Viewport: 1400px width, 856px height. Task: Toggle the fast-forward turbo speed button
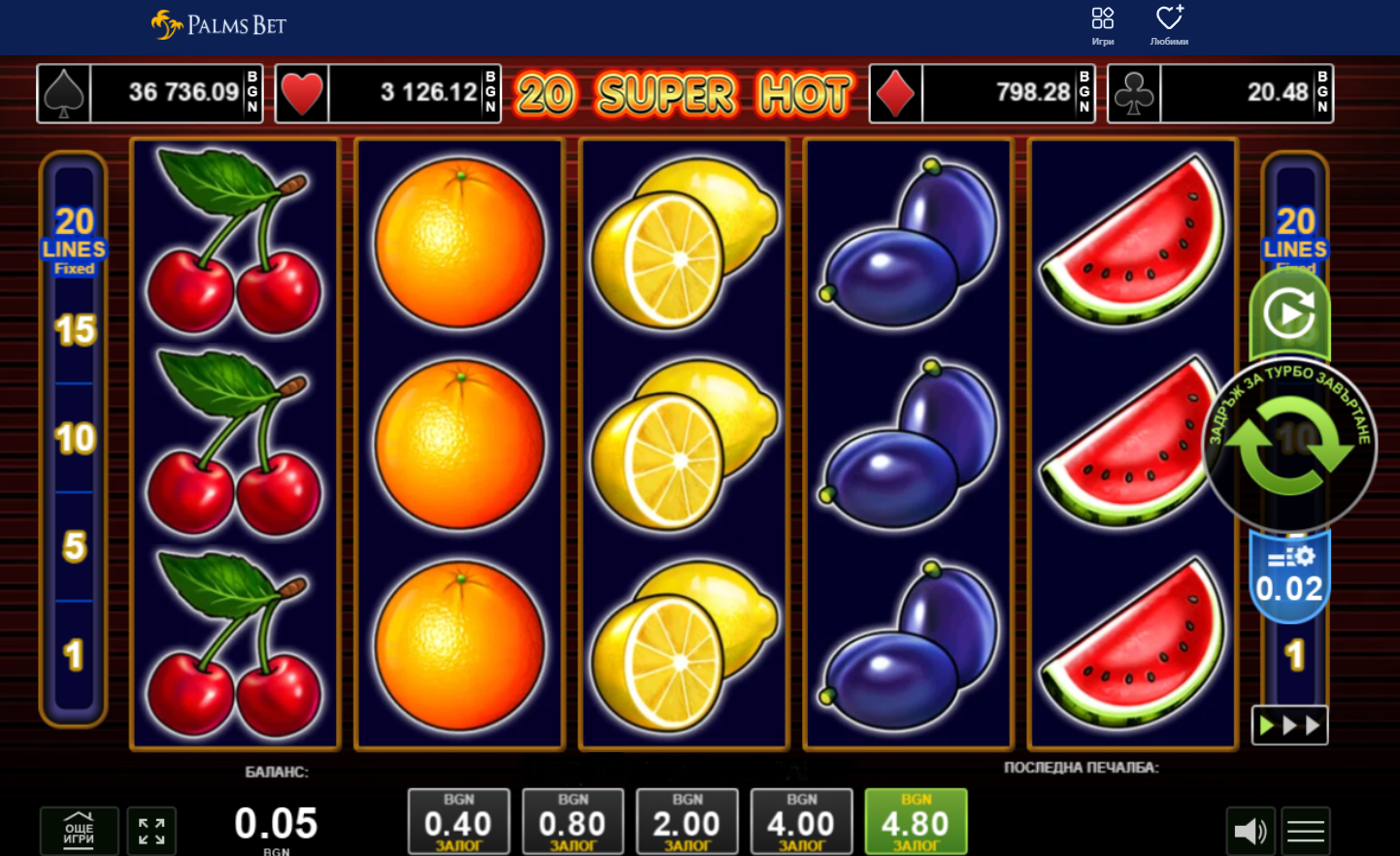pos(1289,725)
